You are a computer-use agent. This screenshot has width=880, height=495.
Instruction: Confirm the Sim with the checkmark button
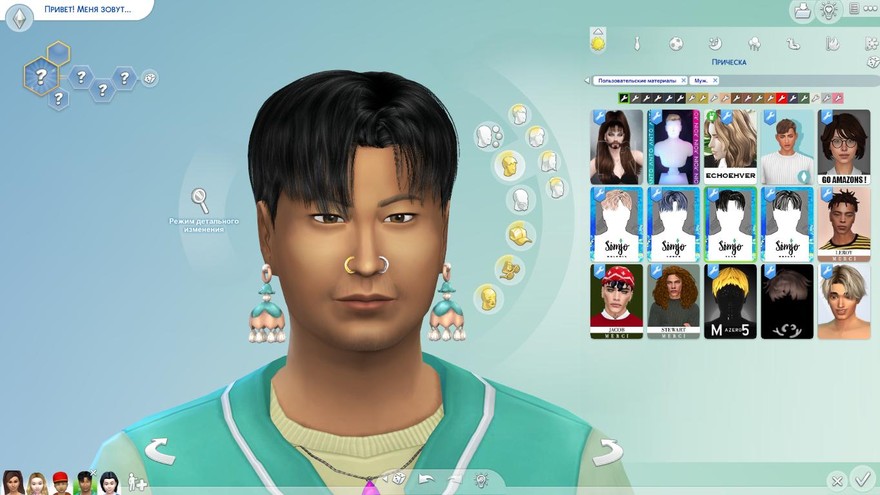pyautogui.click(x=863, y=481)
